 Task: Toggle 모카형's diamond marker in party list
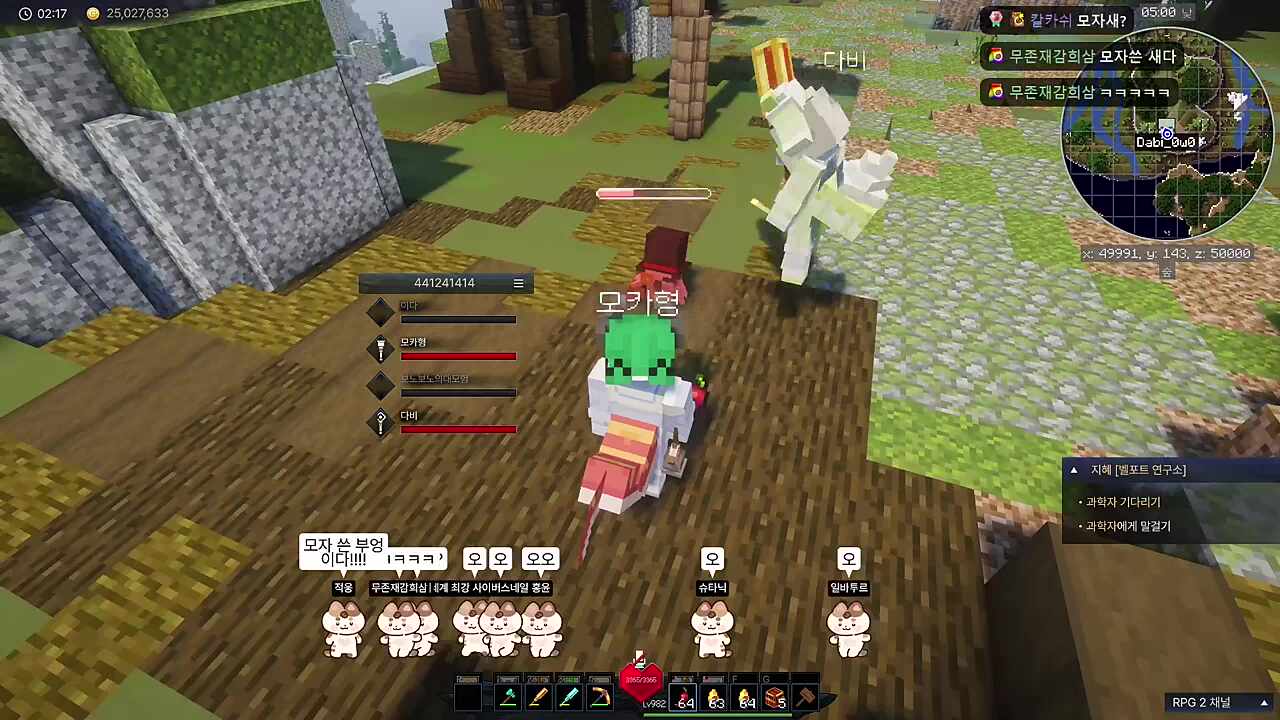click(x=380, y=349)
